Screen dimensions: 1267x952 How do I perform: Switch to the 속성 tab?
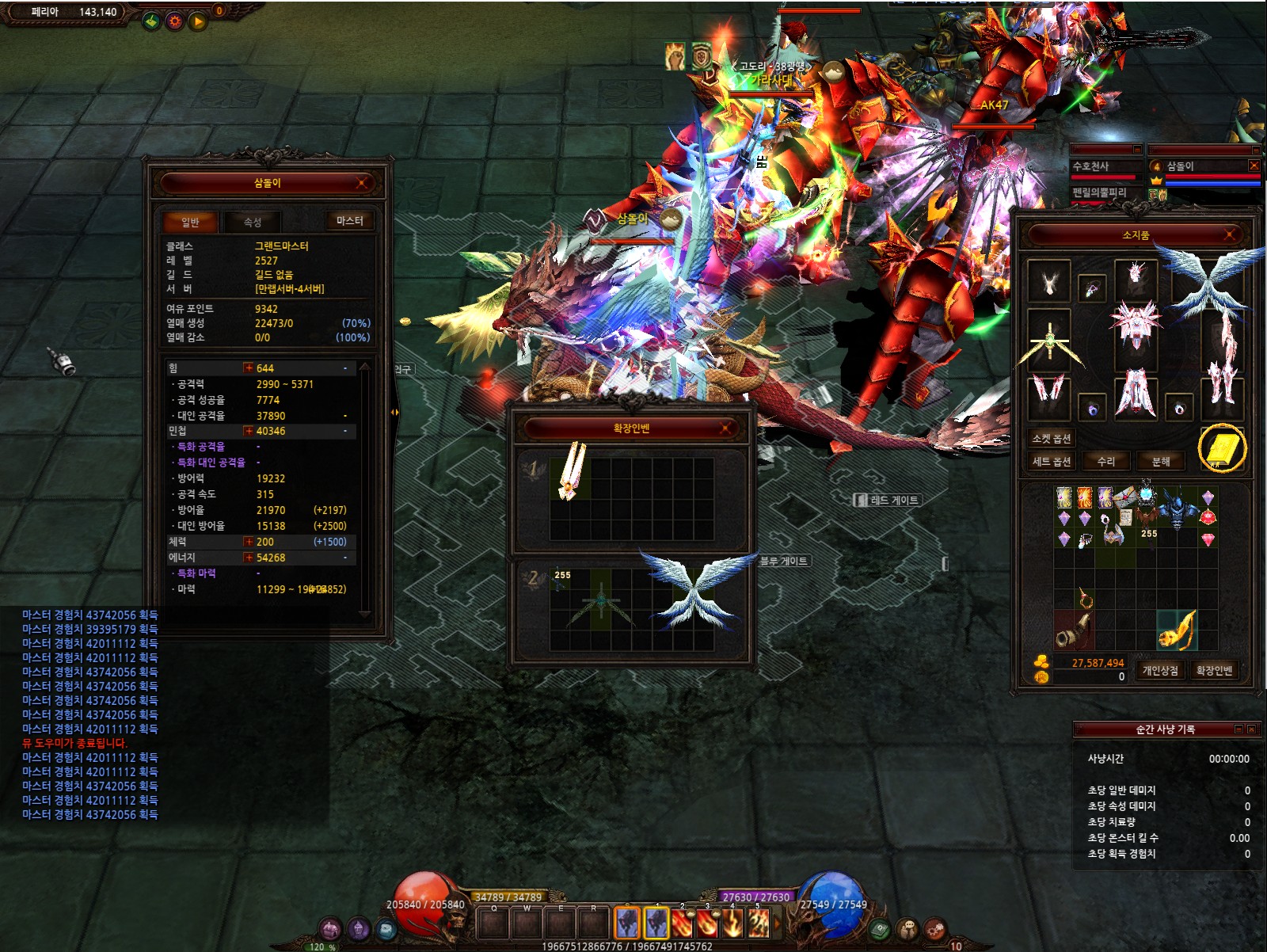[252, 222]
